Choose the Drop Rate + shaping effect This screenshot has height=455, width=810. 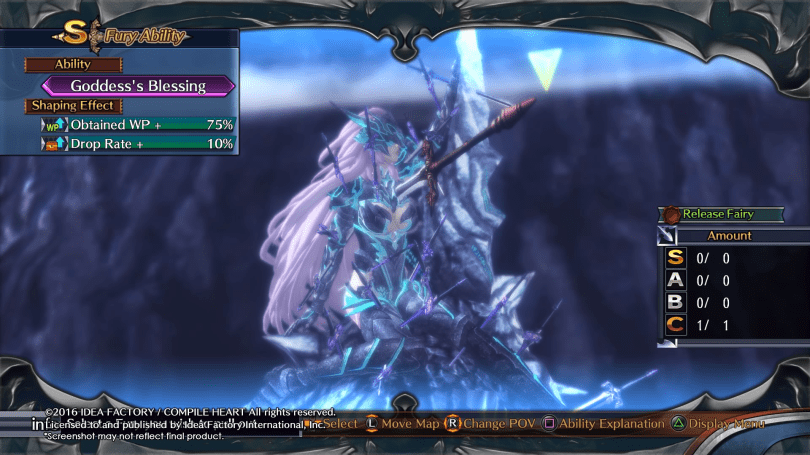[138, 144]
